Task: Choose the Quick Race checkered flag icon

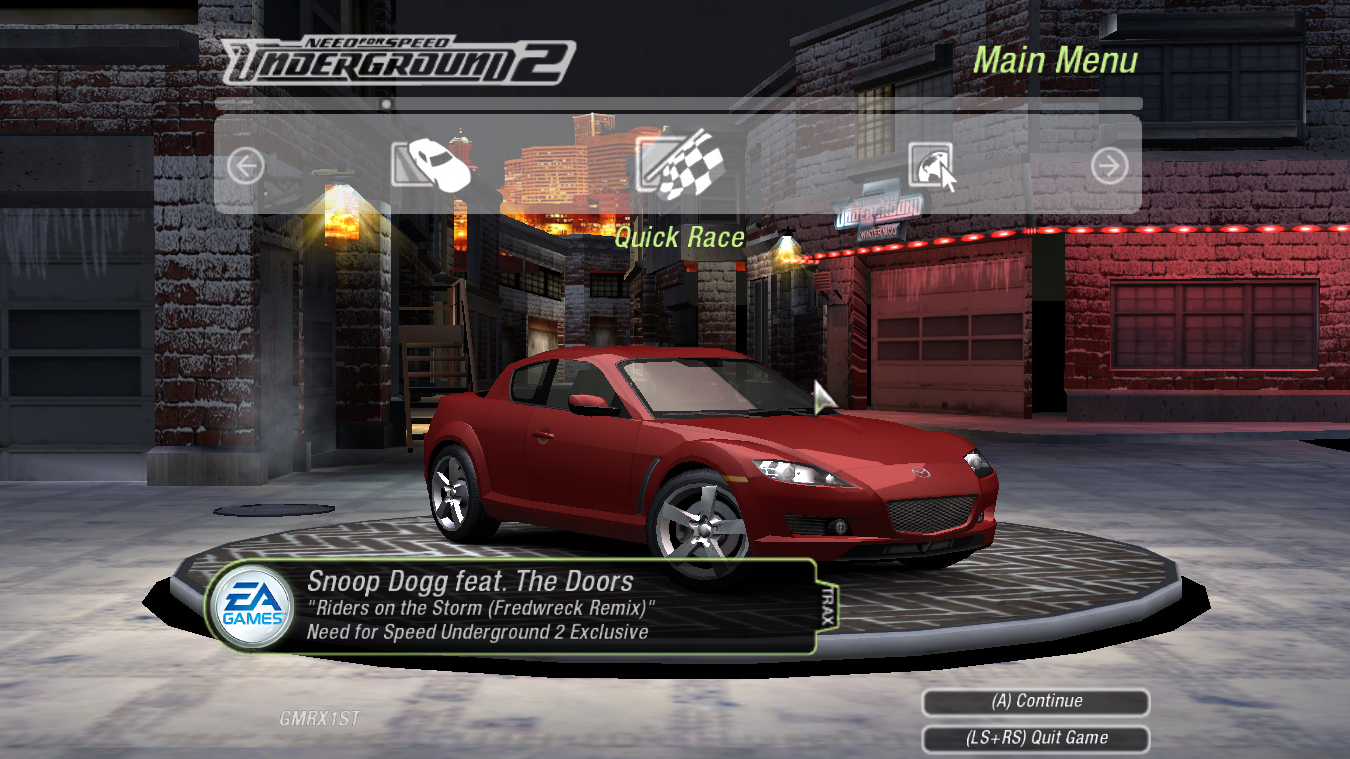Action: pyautogui.click(x=679, y=163)
